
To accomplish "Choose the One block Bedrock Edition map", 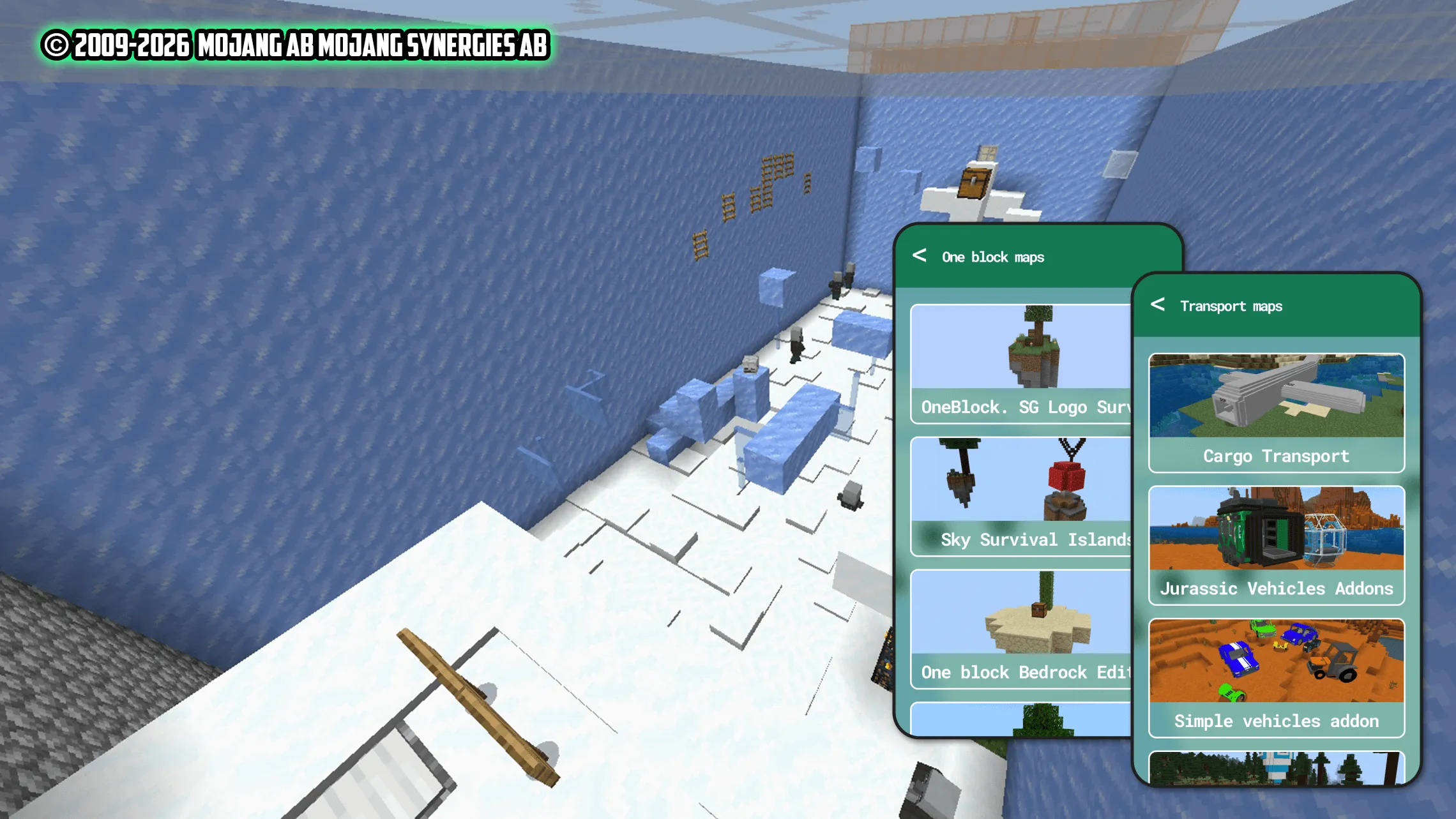I will click(1022, 629).
